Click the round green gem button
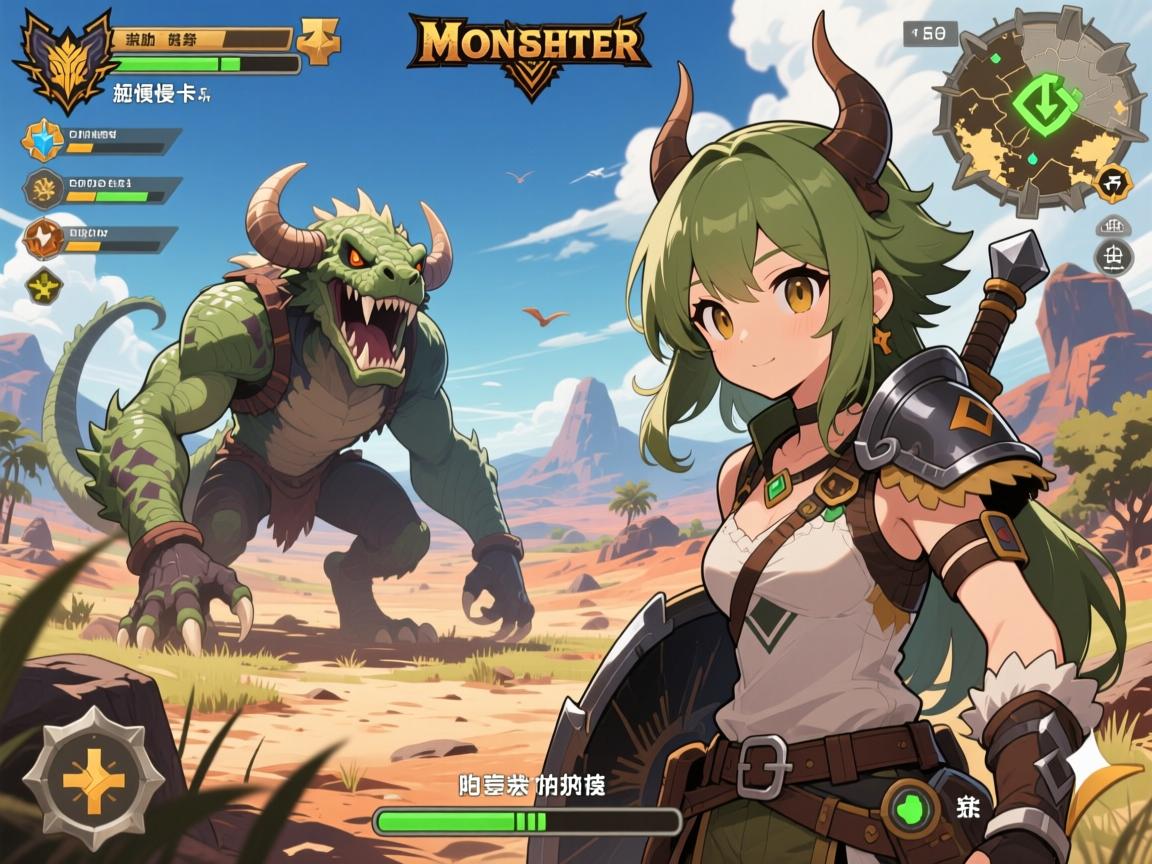Screen dimensions: 1152x864 pyautogui.click(x=911, y=806)
